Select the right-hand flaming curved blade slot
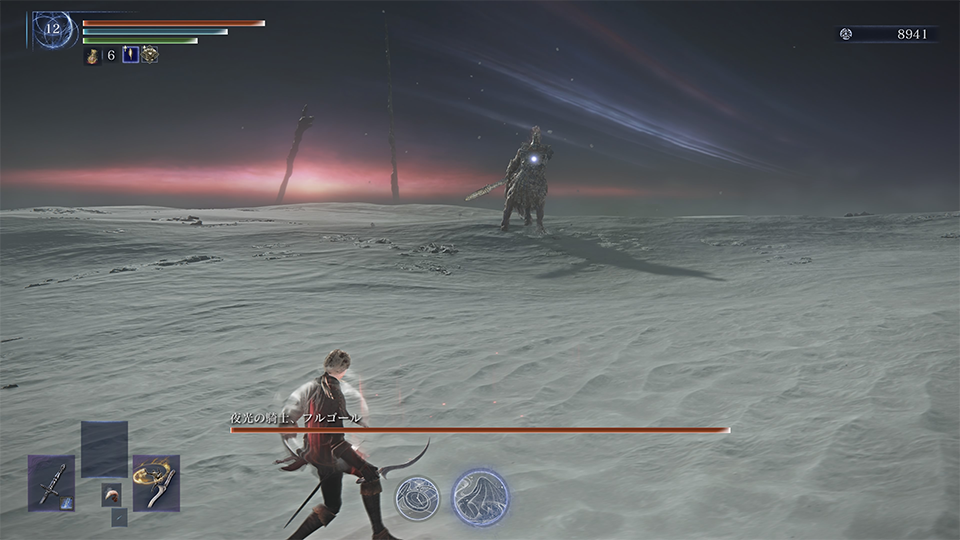 click(156, 483)
